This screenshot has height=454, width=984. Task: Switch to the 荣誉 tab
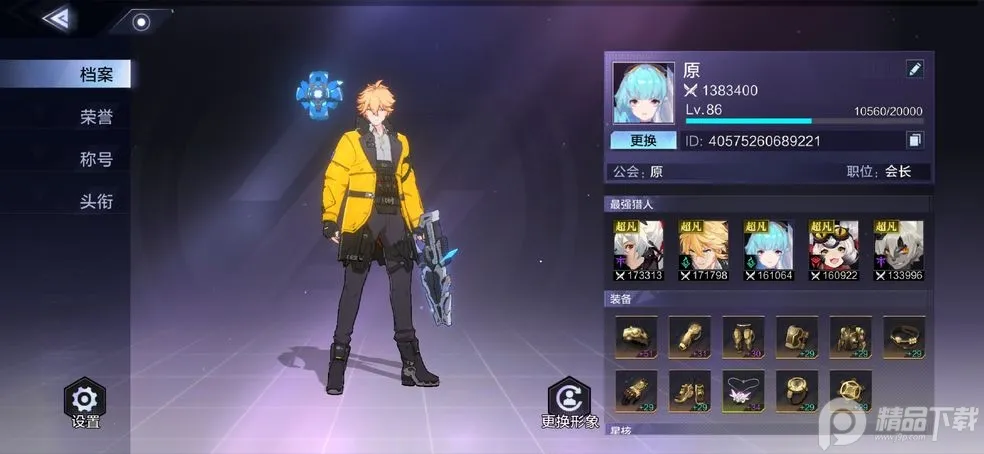click(x=96, y=117)
